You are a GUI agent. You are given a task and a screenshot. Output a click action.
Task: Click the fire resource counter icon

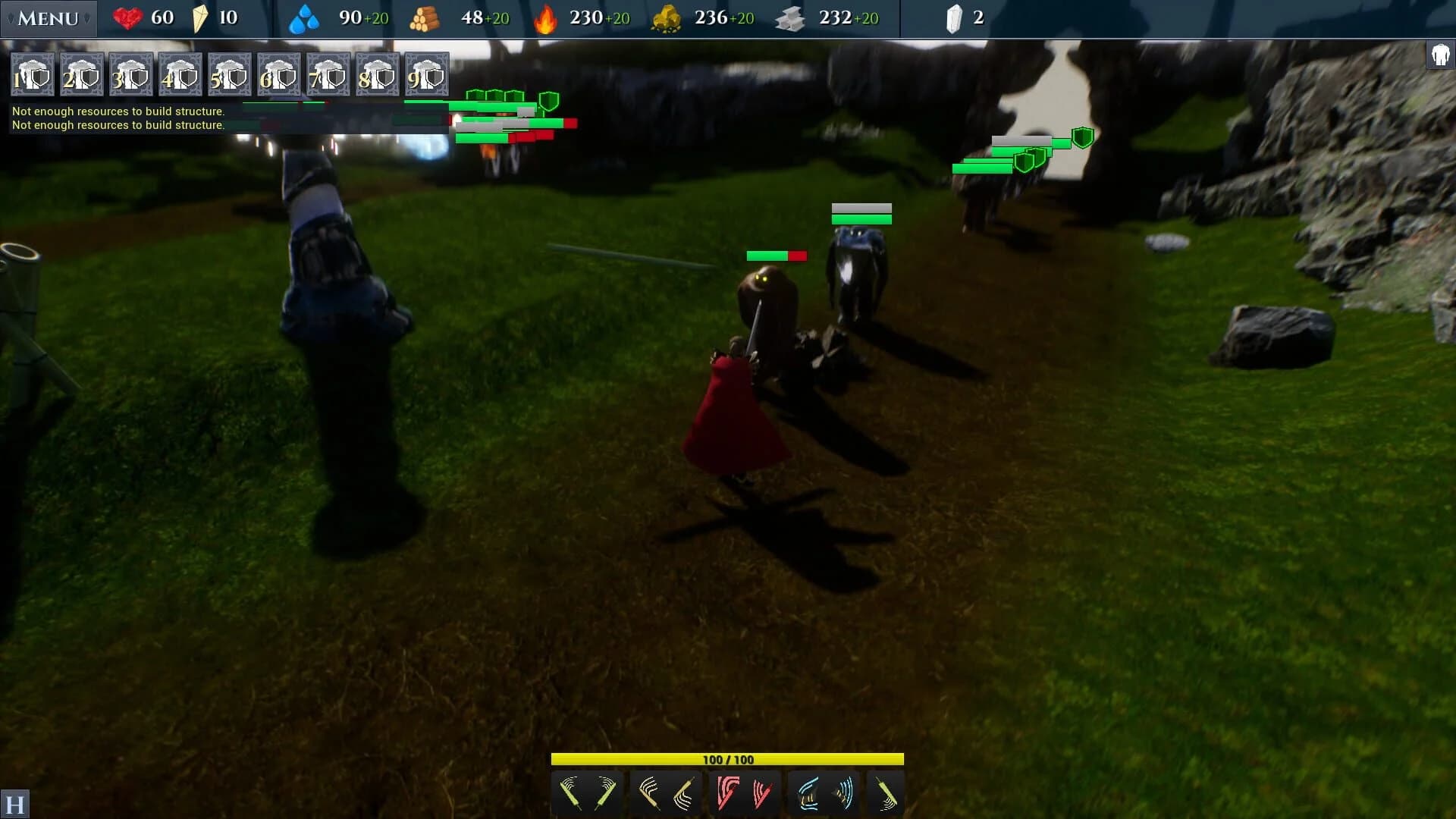(x=546, y=18)
